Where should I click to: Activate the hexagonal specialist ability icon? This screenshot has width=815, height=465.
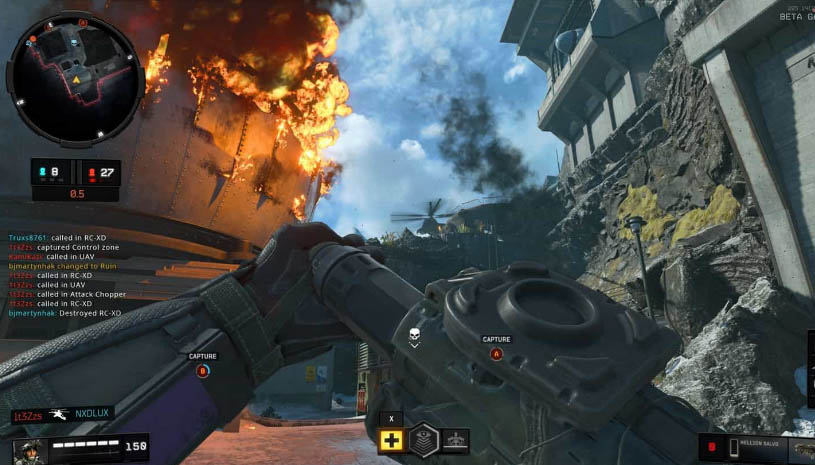click(x=425, y=441)
